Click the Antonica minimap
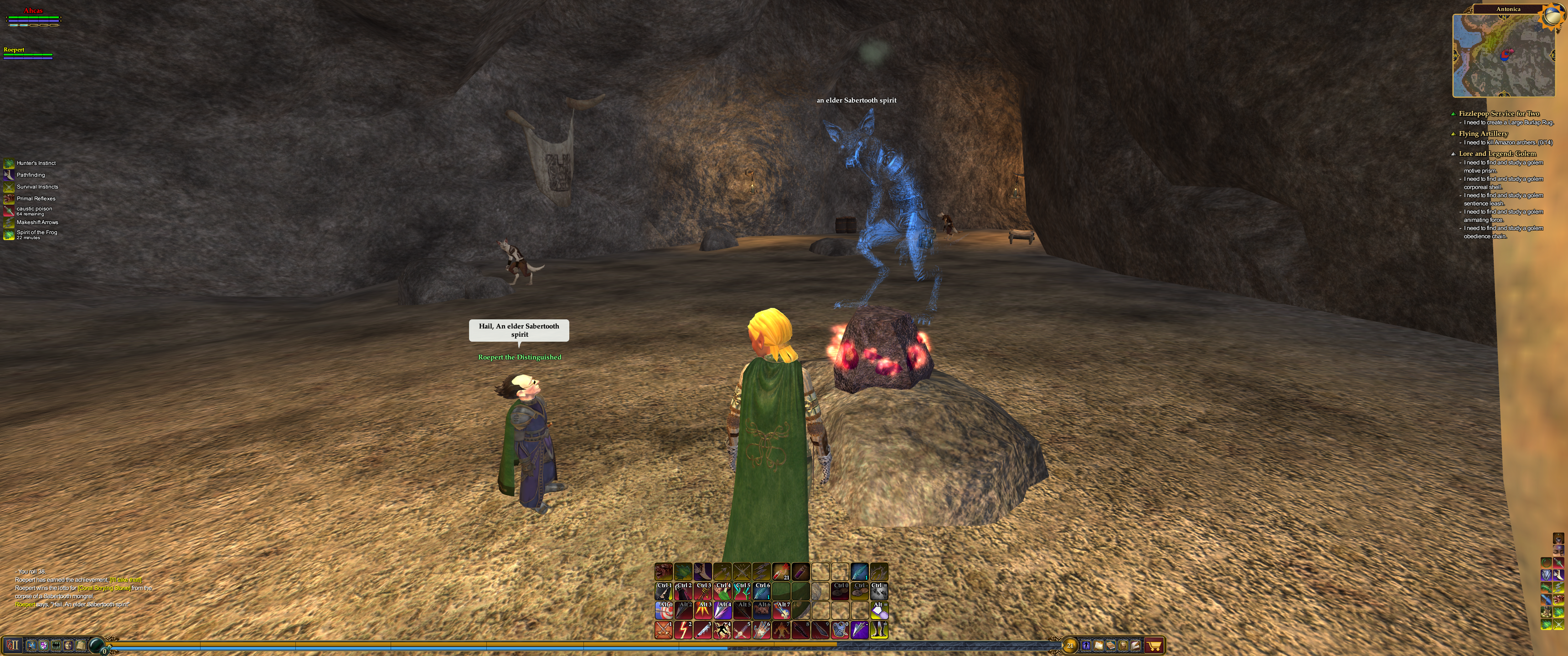Screen dimensions: 1568x656 coord(1503,55)
